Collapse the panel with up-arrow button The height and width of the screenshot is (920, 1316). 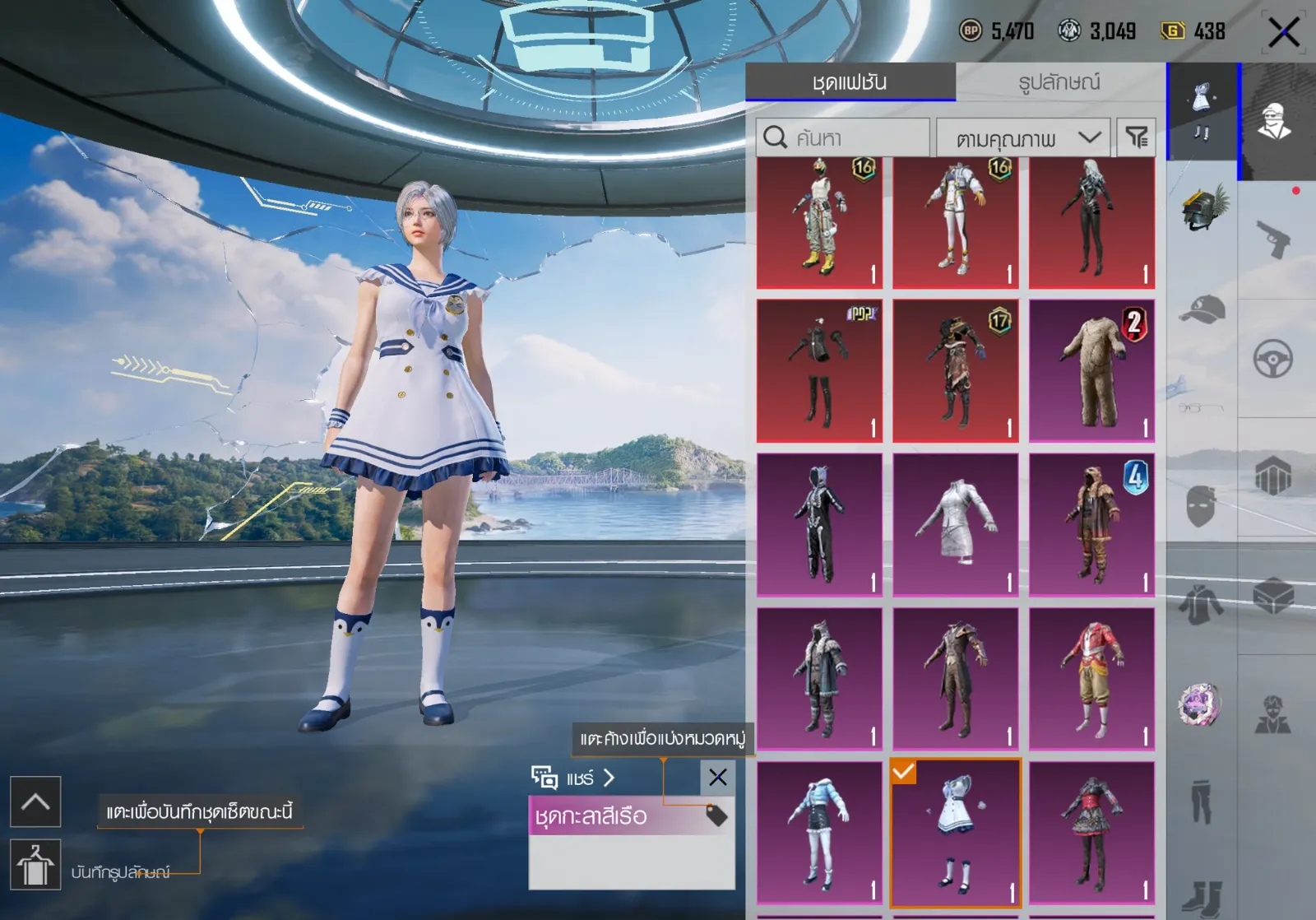click(x=35, y=802)
